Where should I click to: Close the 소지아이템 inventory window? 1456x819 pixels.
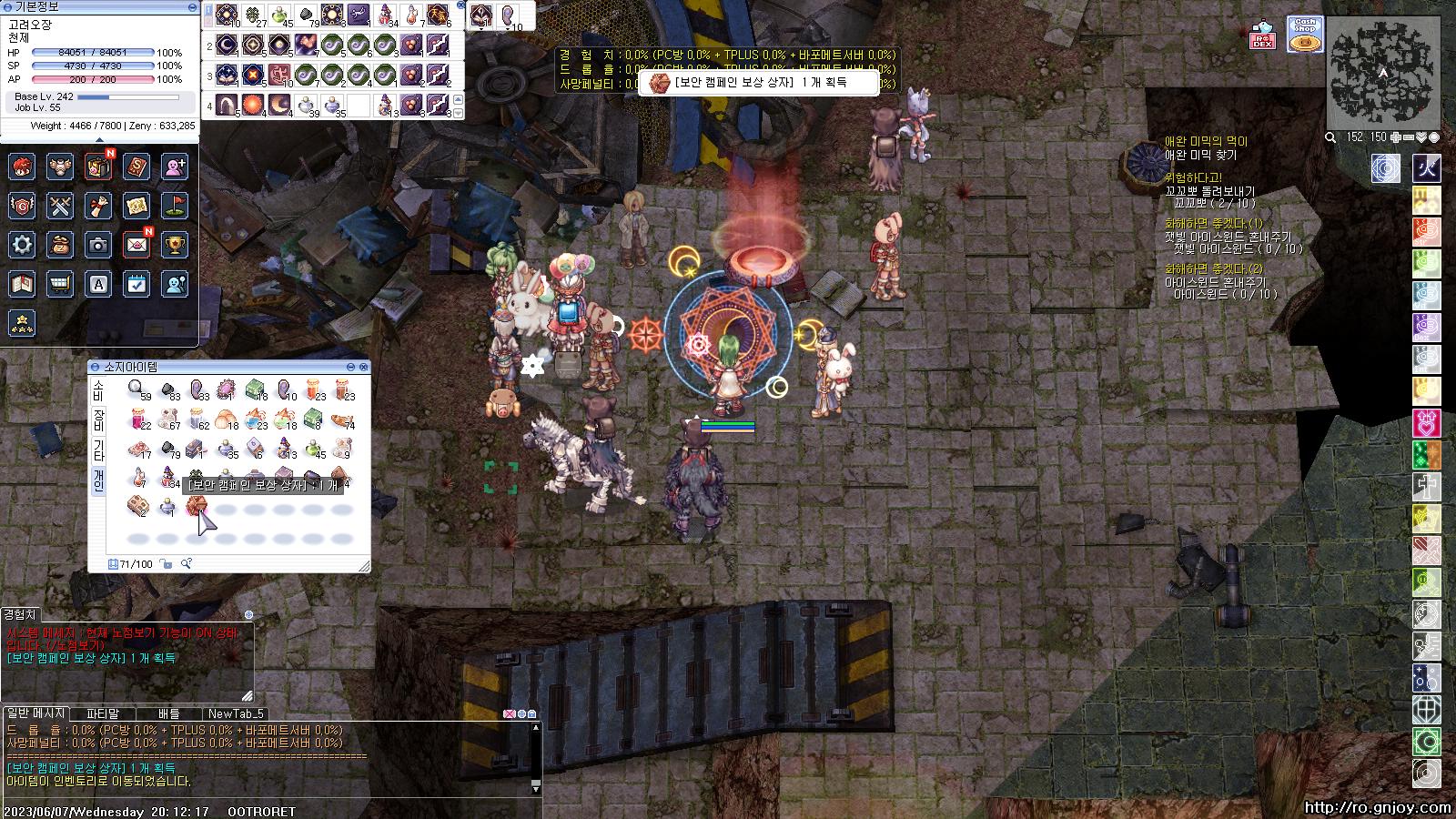coord(364,367)
